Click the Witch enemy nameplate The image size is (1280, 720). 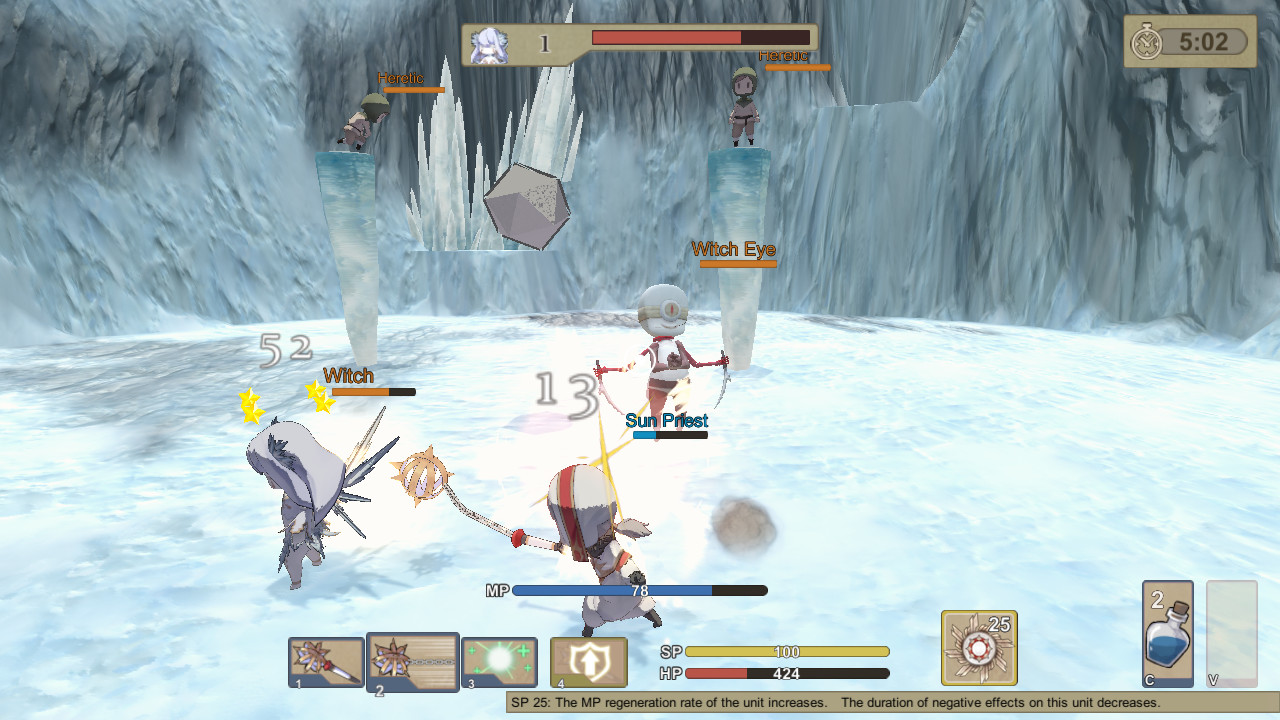pyautogui.click(x=347, y=377)
